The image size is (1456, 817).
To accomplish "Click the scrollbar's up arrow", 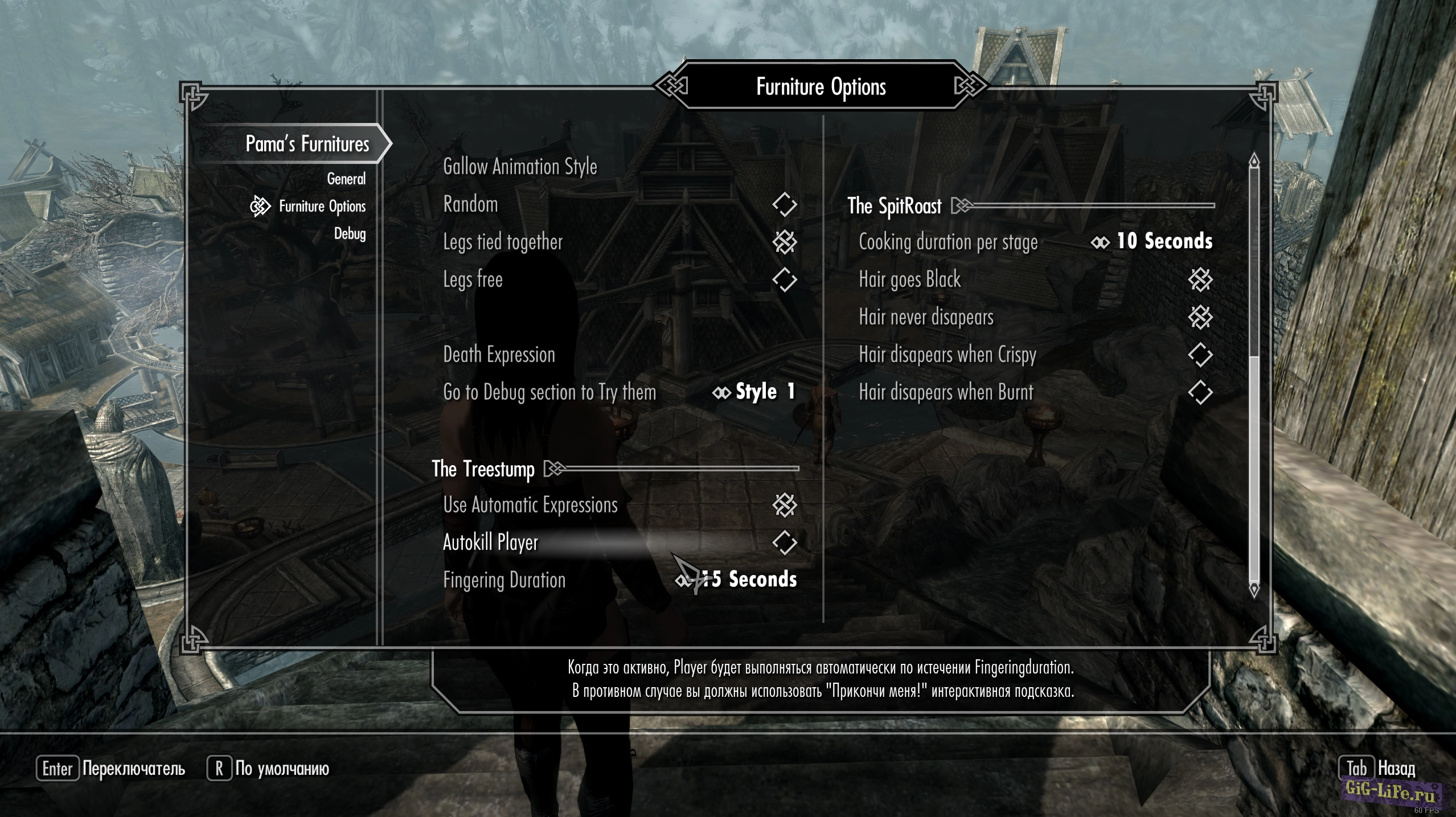I will point(1254,161).
